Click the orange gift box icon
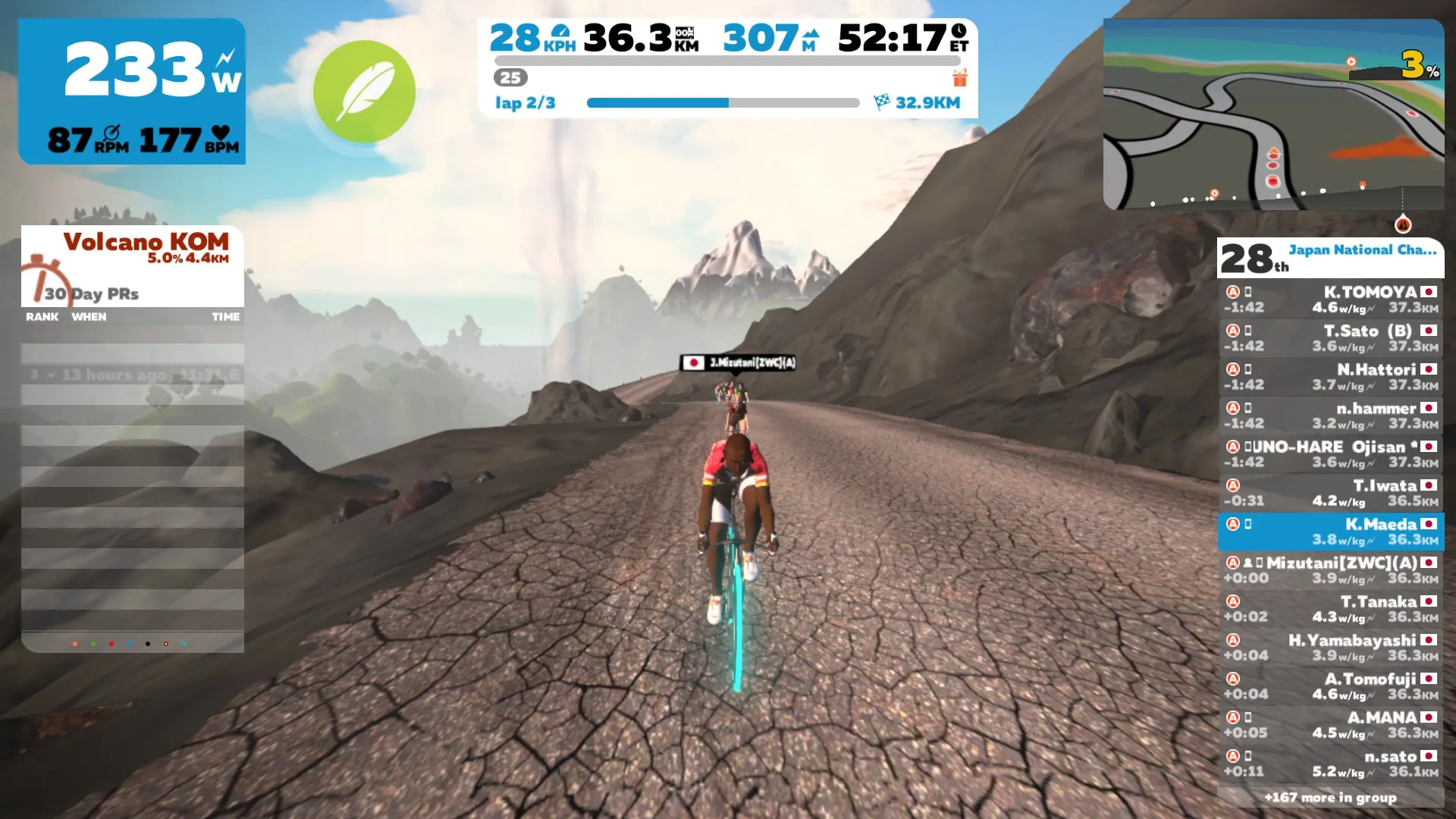This screenshot has height=819, width=1456. coord(960,78)
